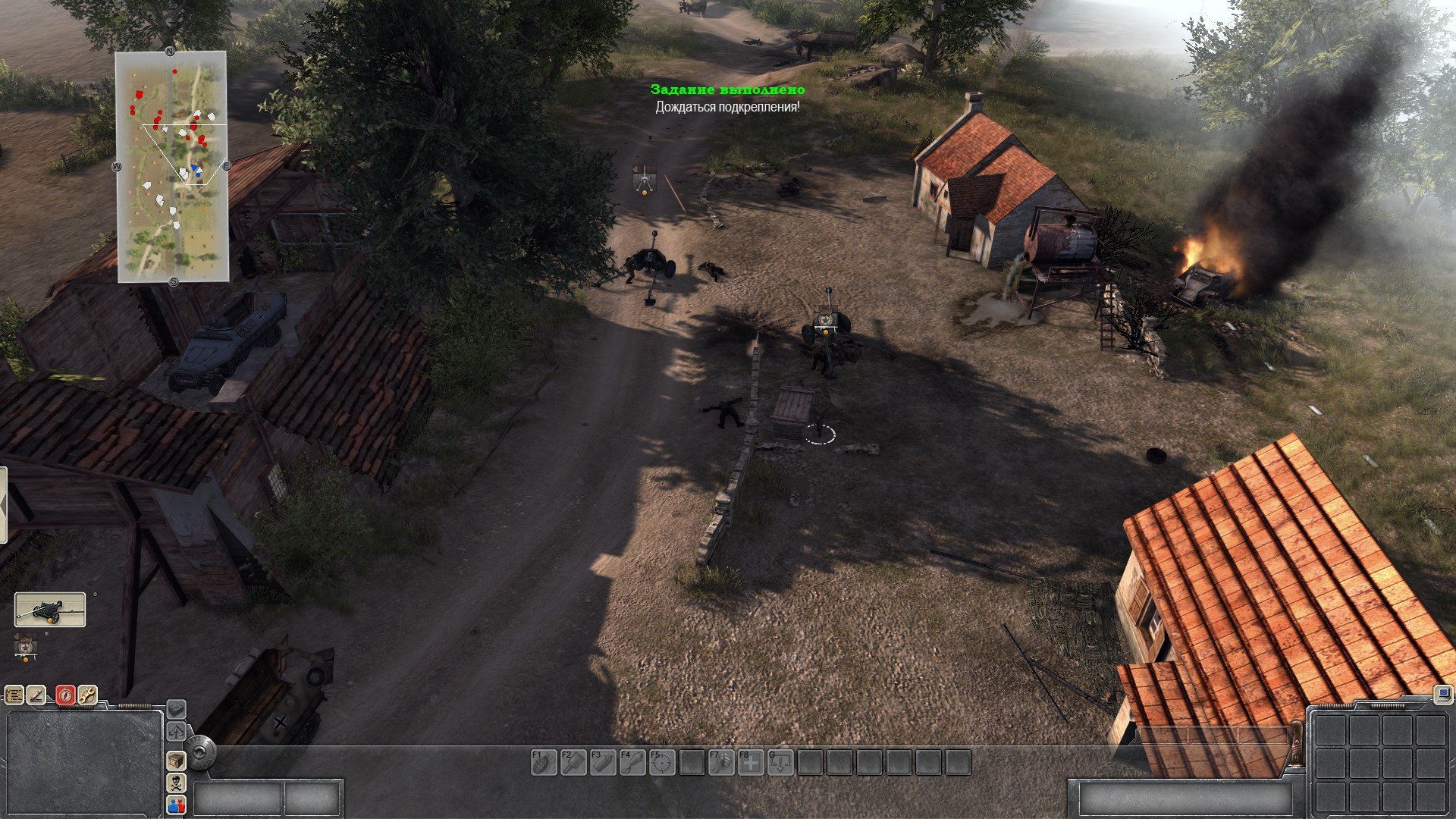Viewport: 1456px width, 819px height.
Task: Open the mission objectives list
Action: (x=14, y=694)
